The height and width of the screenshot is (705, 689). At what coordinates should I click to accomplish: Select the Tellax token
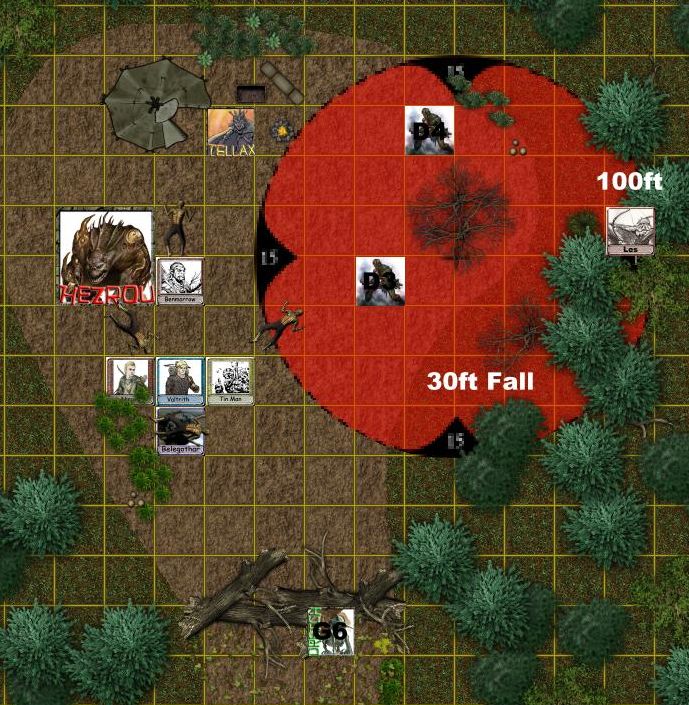pos(230,132)
